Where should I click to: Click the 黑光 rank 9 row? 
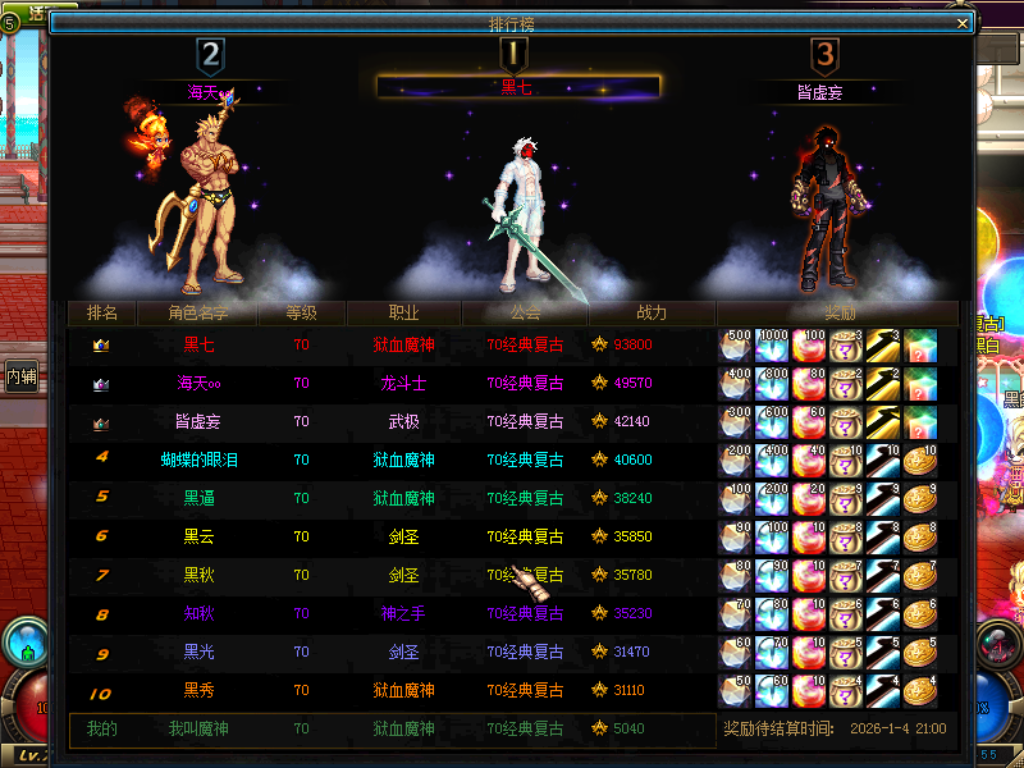click(x=199, y=652)
